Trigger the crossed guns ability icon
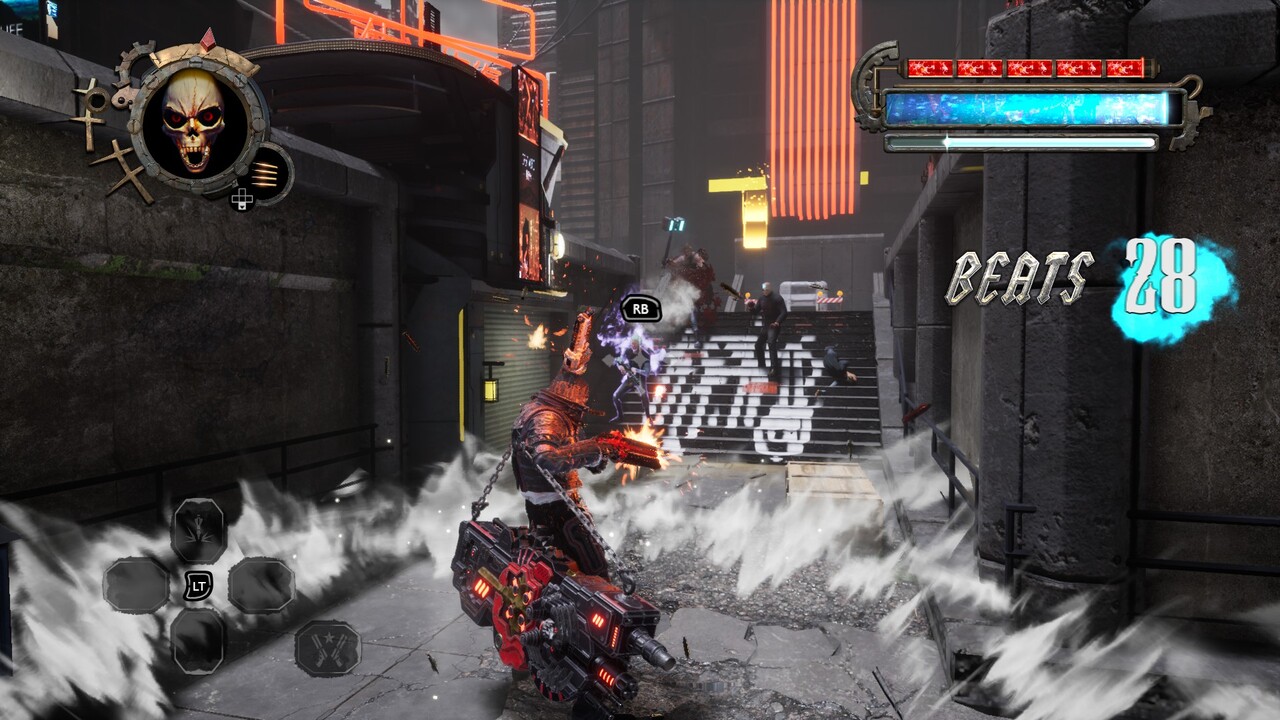This screenshot has height=720, width=1280. 327,648
